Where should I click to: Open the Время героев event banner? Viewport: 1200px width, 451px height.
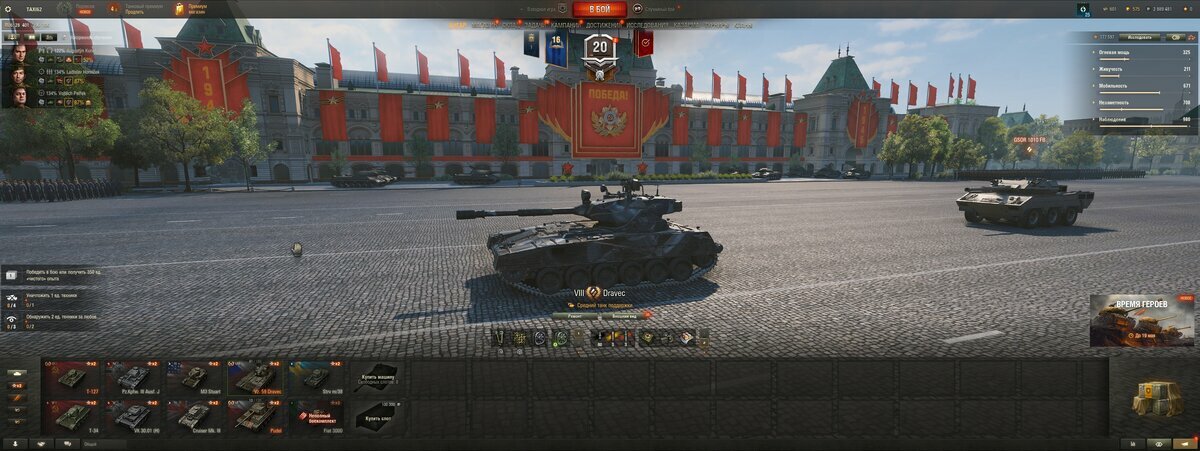tap(1142, 320)
